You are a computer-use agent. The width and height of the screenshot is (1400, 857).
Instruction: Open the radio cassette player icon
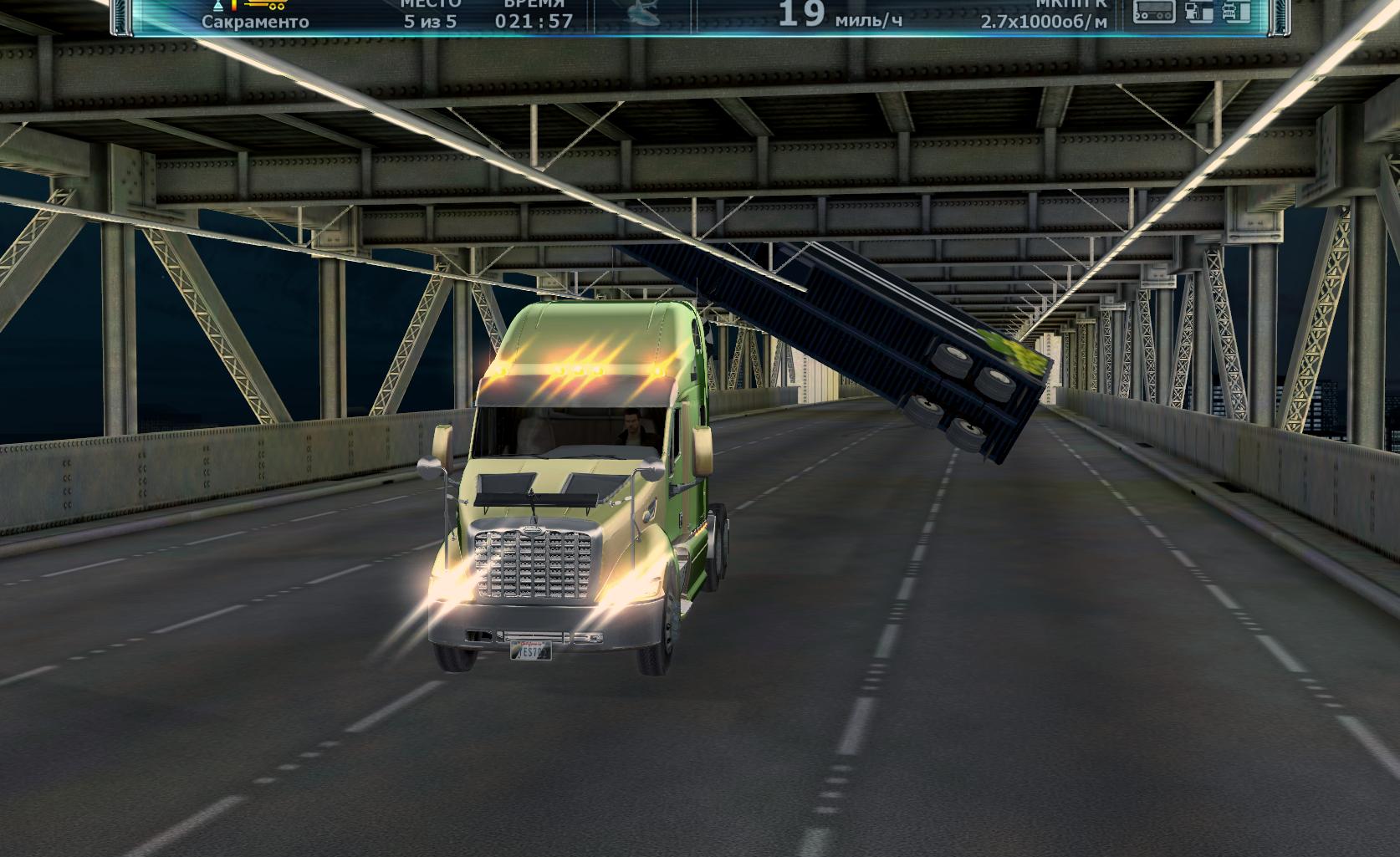[1154, 12]
